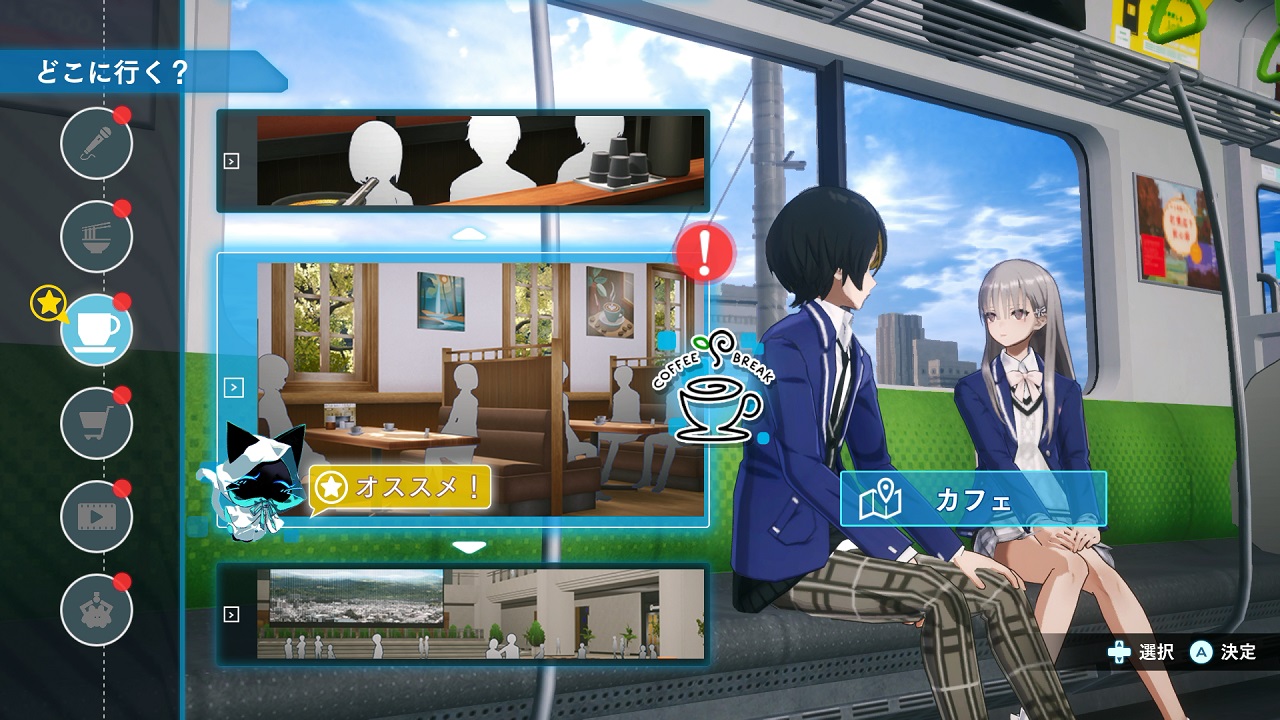The height and width of the screenshot is (720, 1280).
Task: Pick the shopping cart destination icon
Action: (x=96, y=422)
